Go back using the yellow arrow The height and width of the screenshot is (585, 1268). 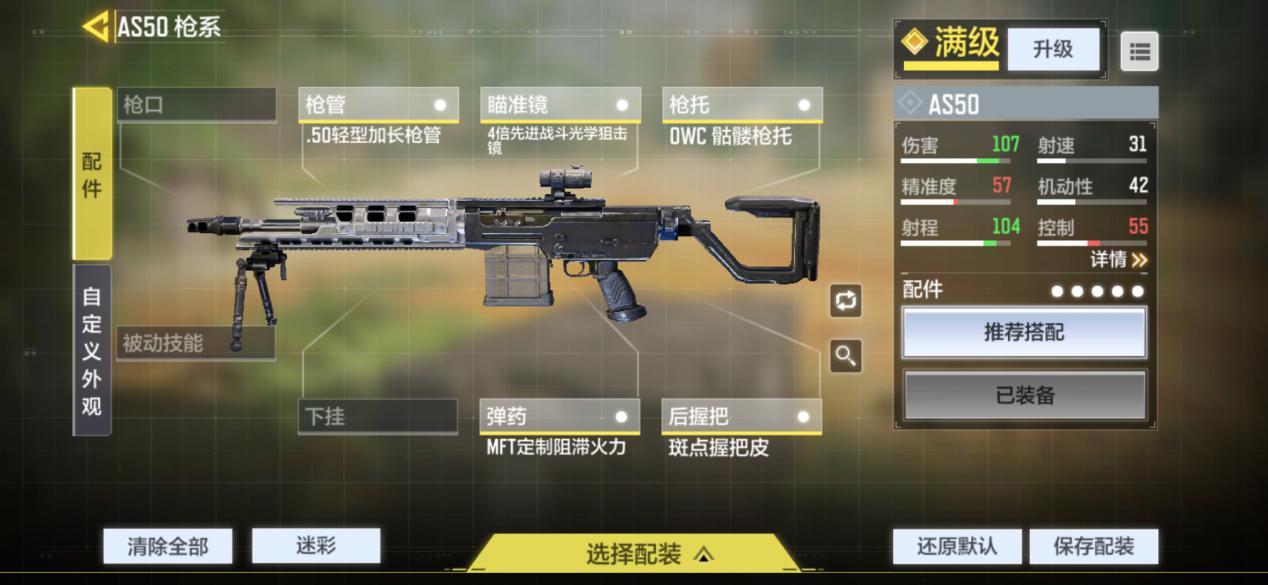point(96,27)
